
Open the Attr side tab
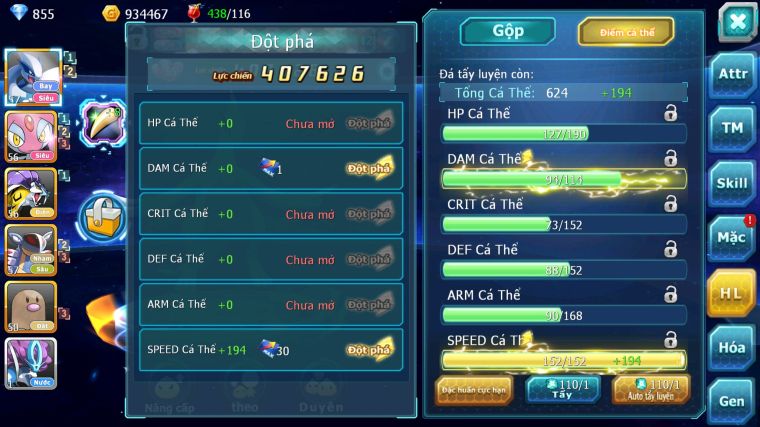[x=732, y=74]
